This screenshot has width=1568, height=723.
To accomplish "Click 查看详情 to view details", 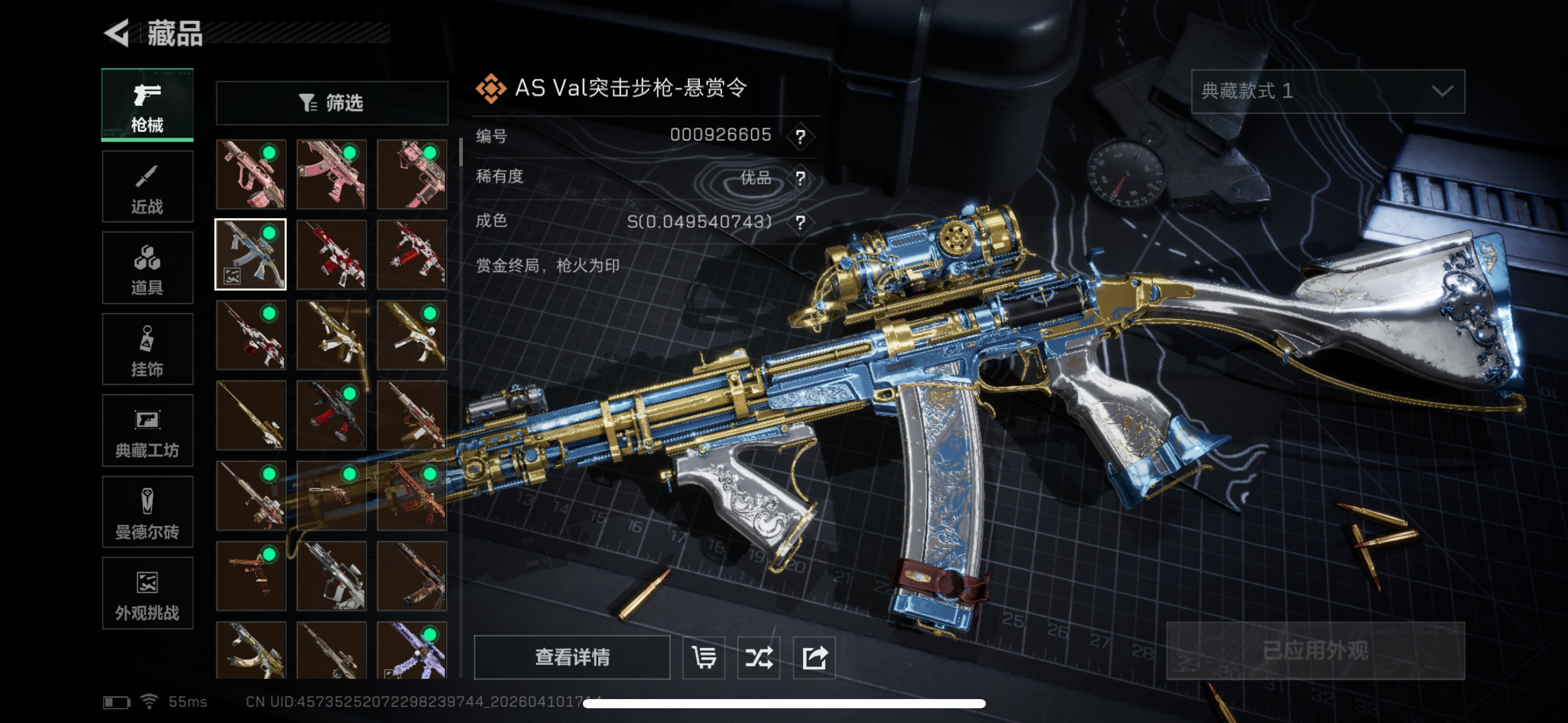I will [x=572, y=657].
